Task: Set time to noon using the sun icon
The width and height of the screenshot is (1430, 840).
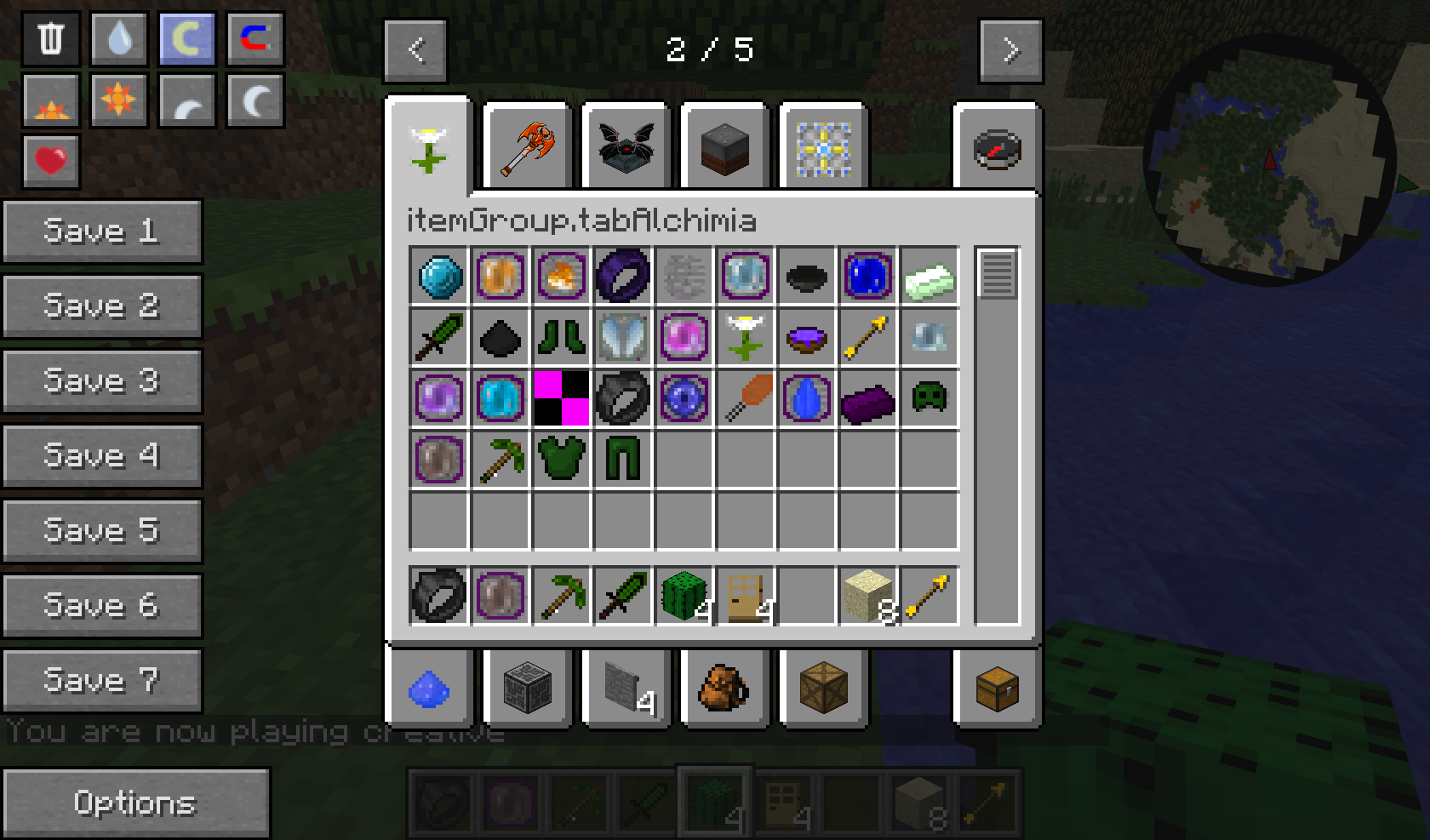Action: pyautogui.click(x=118, y=100)
